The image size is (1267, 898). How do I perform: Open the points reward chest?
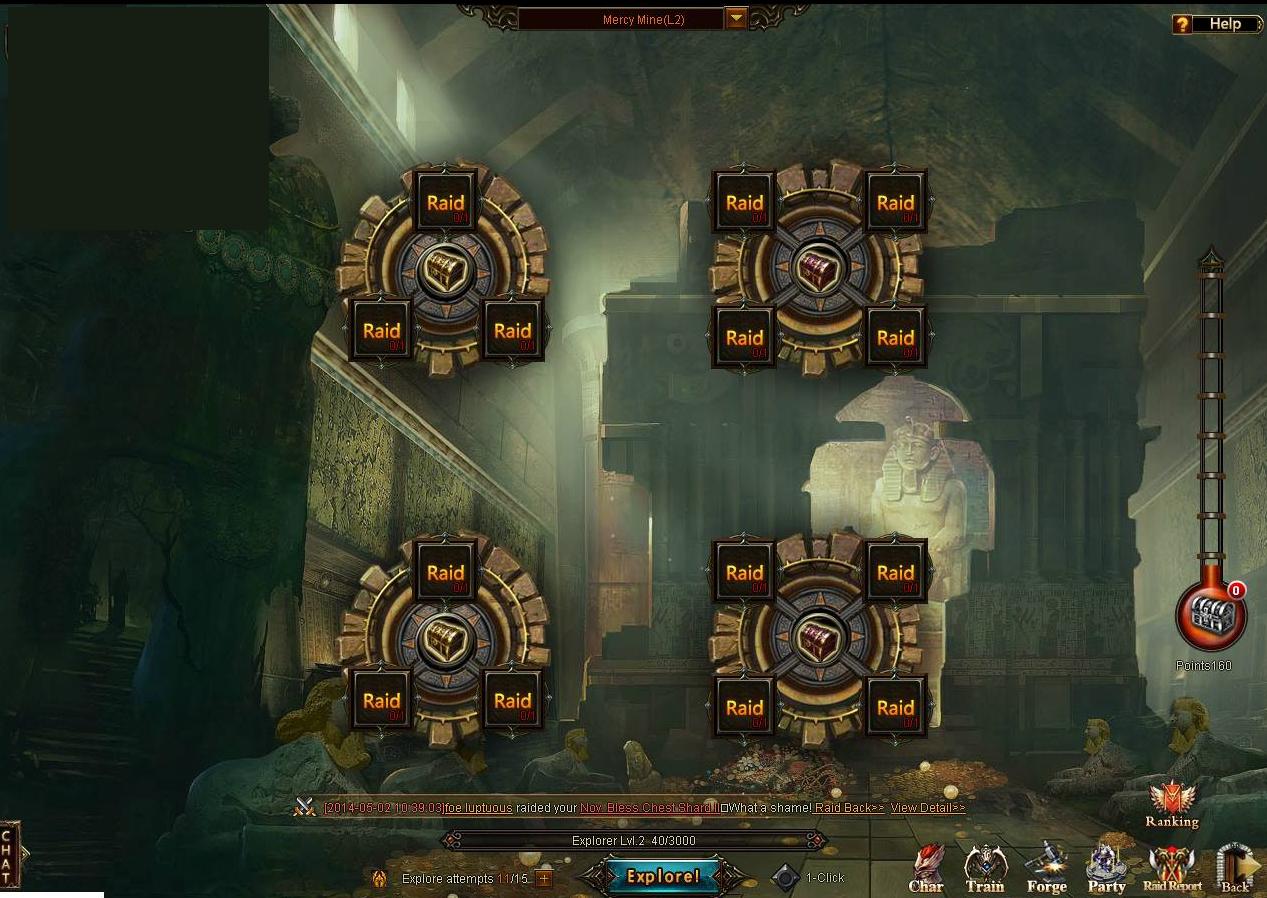coord(1211,617)
